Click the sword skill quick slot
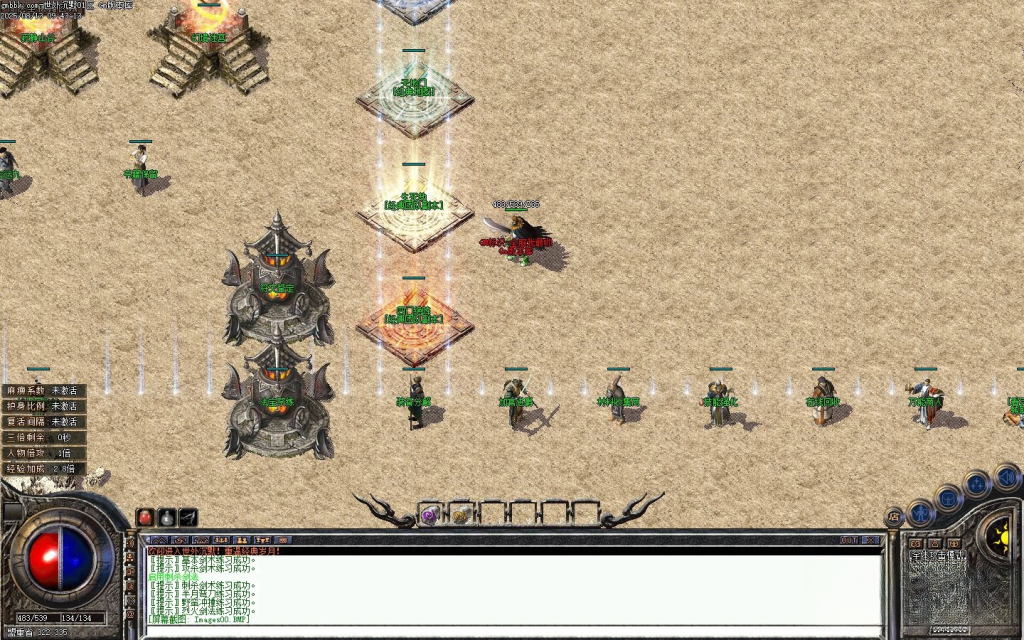 click(188, 517)
